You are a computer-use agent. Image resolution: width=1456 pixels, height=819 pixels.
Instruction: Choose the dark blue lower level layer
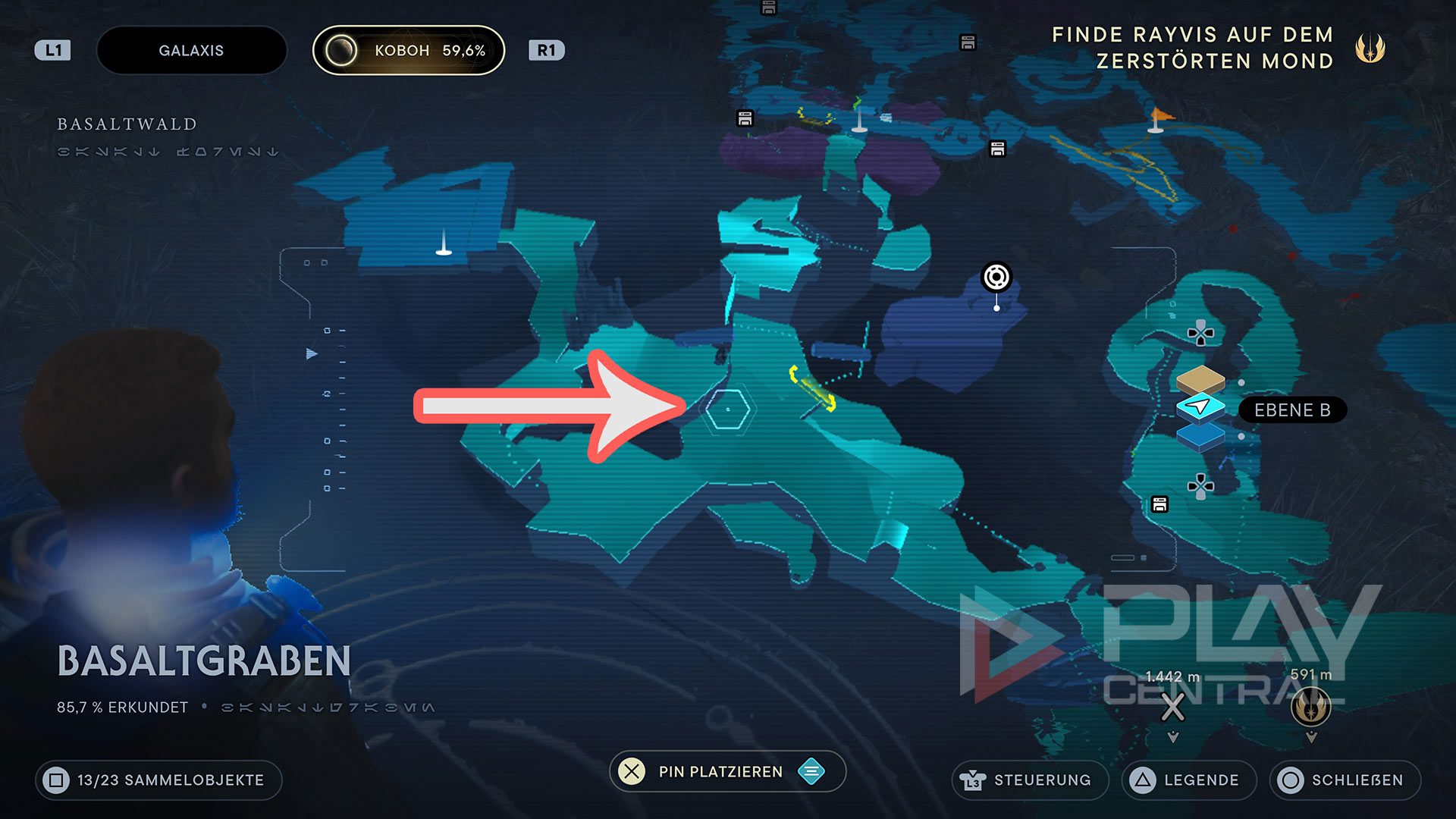coord(1200,437)
